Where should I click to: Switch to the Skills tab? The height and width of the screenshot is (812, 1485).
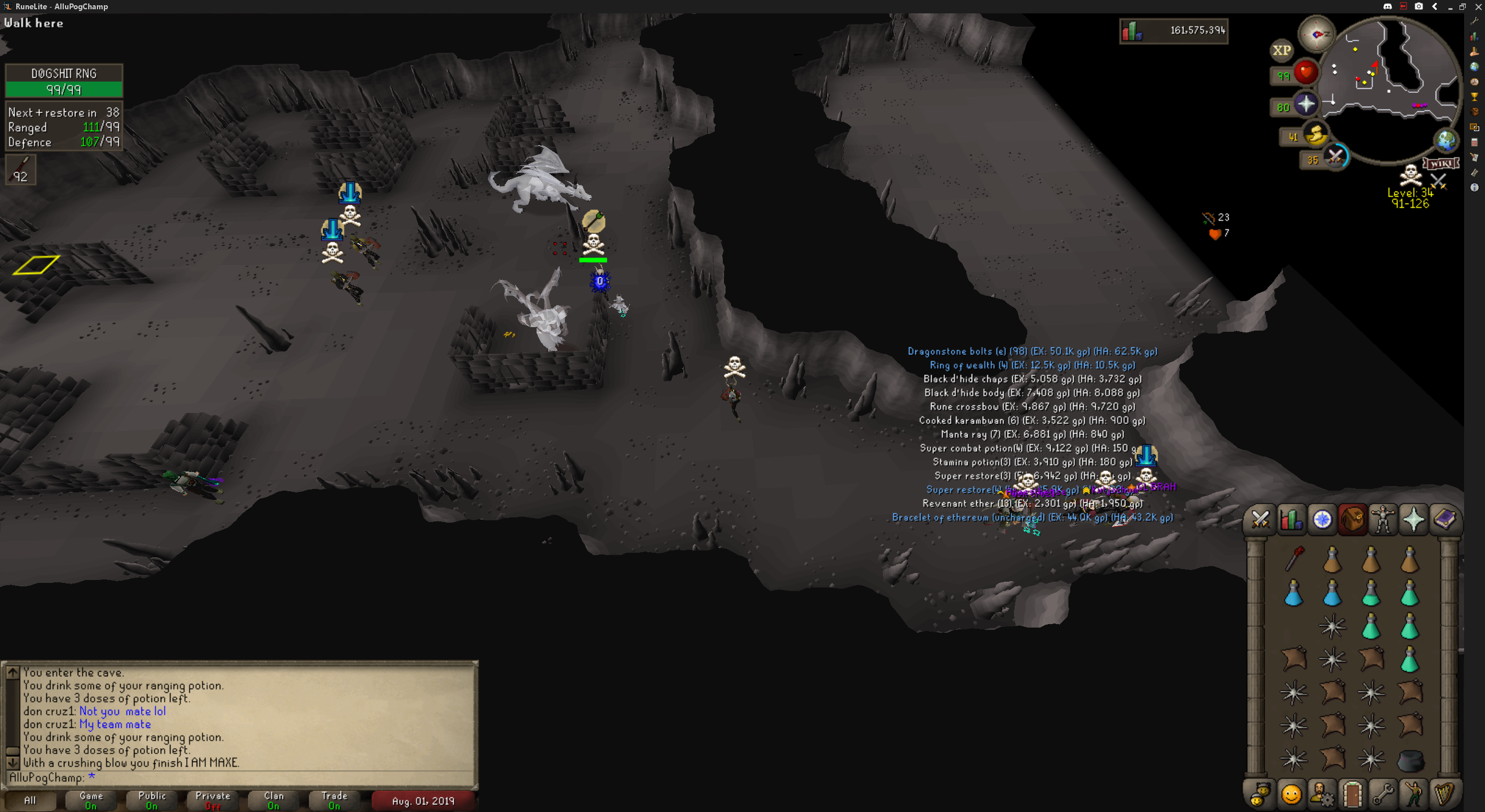(1291, 519)
